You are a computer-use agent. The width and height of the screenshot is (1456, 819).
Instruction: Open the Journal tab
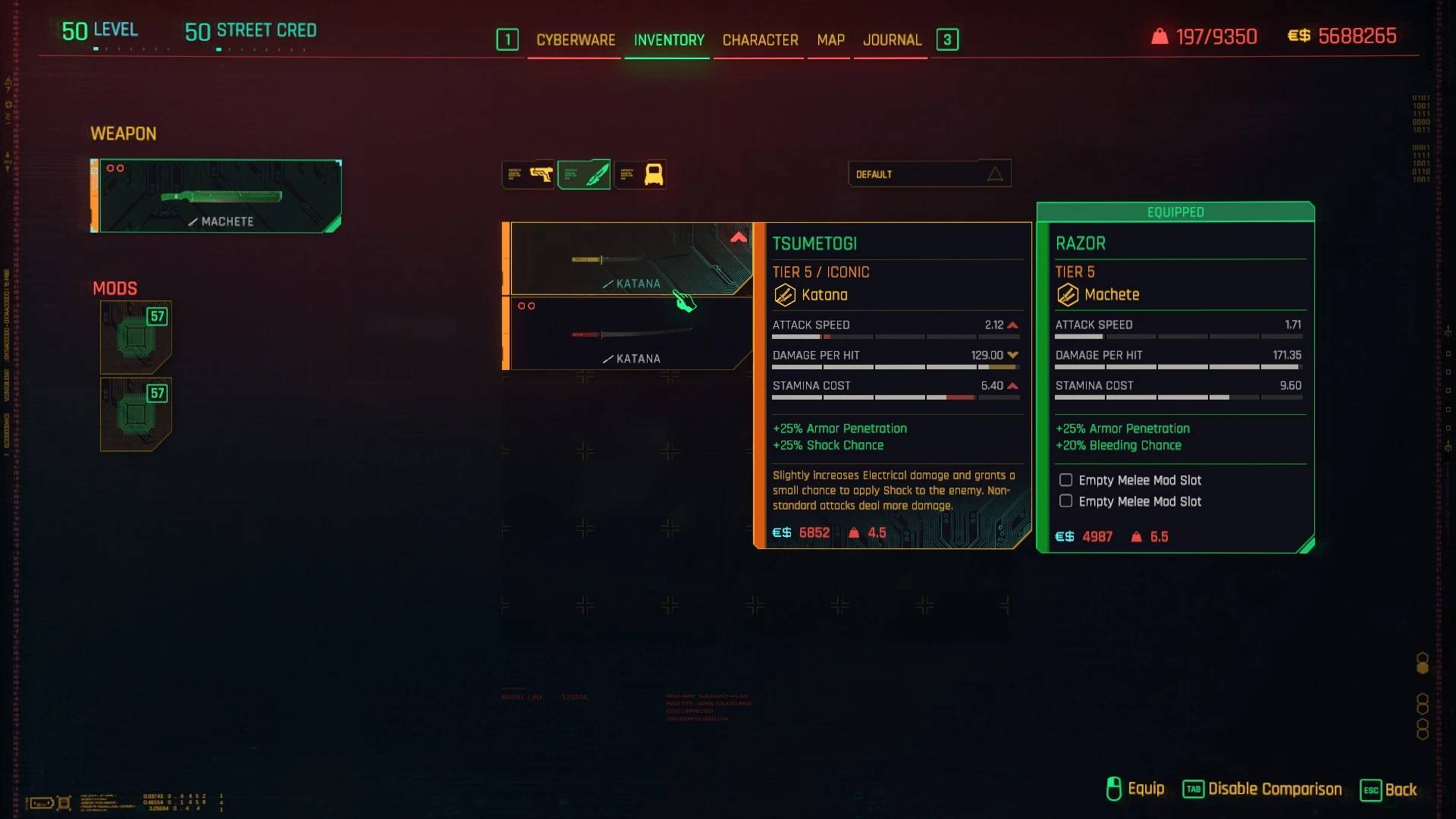coord(892,40)
